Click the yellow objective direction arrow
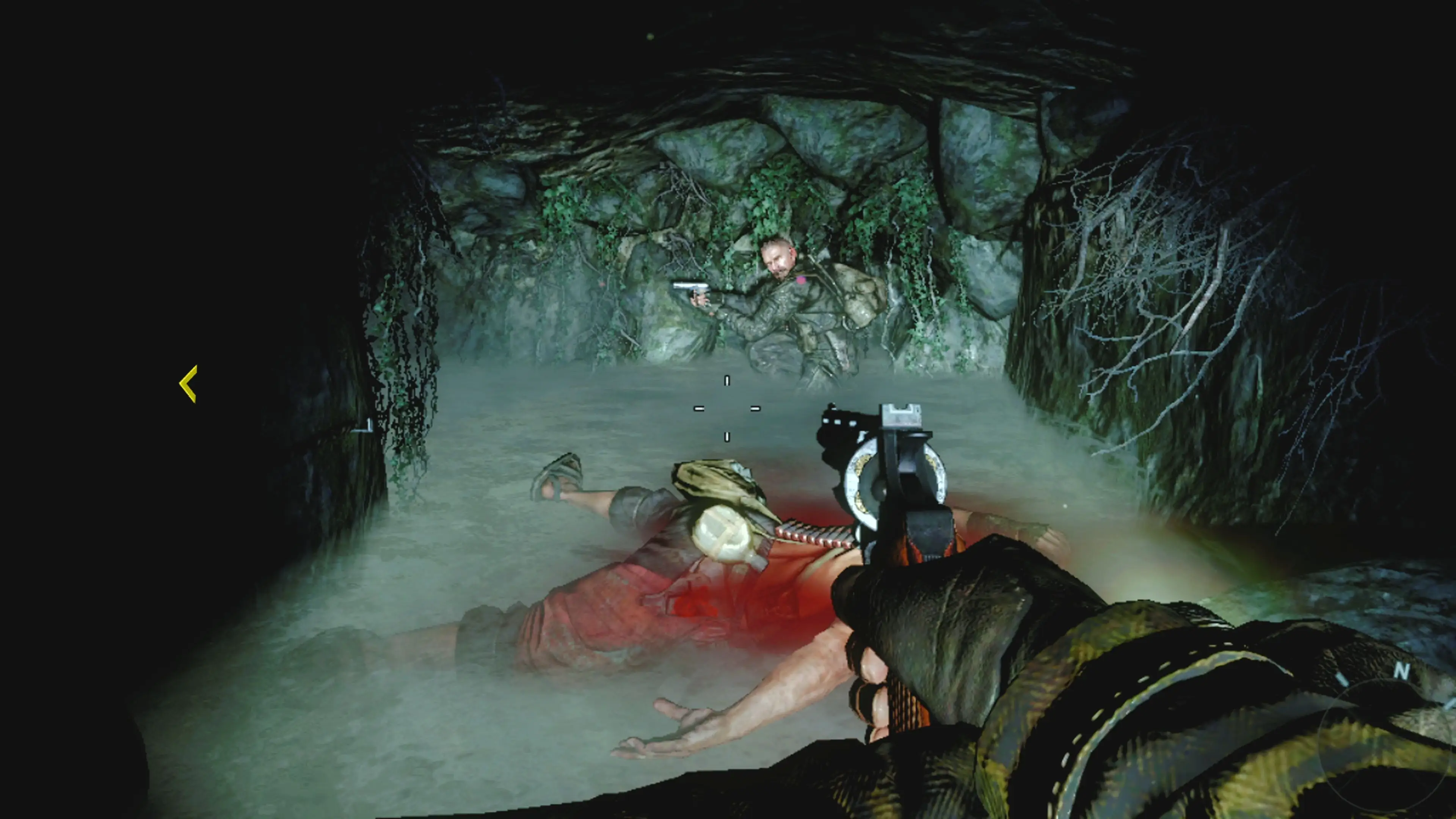Screen dimensions: 1456x819 click(x=189, y=384)
